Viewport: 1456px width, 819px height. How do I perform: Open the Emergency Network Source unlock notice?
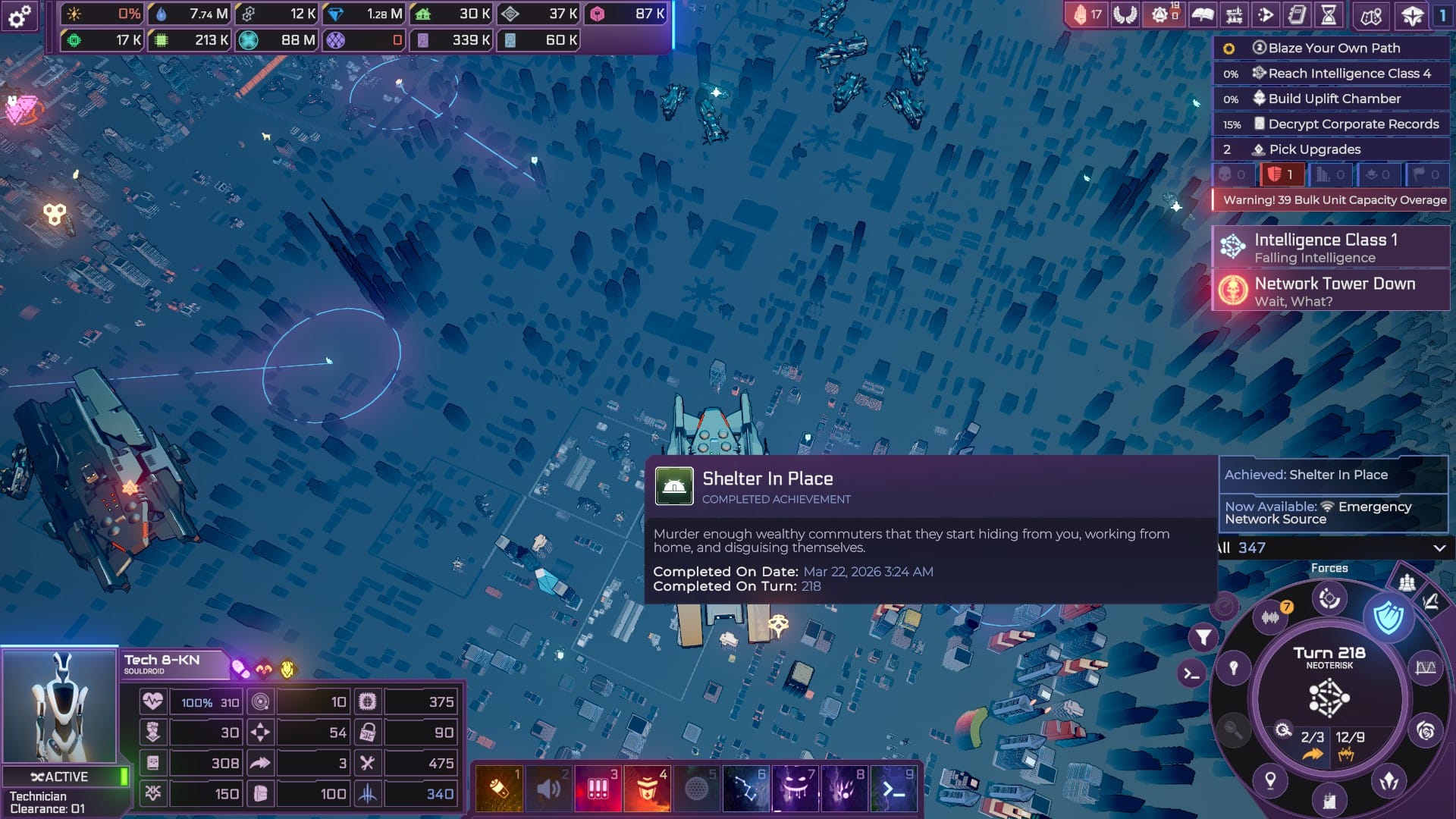(x=1332, y=513)
